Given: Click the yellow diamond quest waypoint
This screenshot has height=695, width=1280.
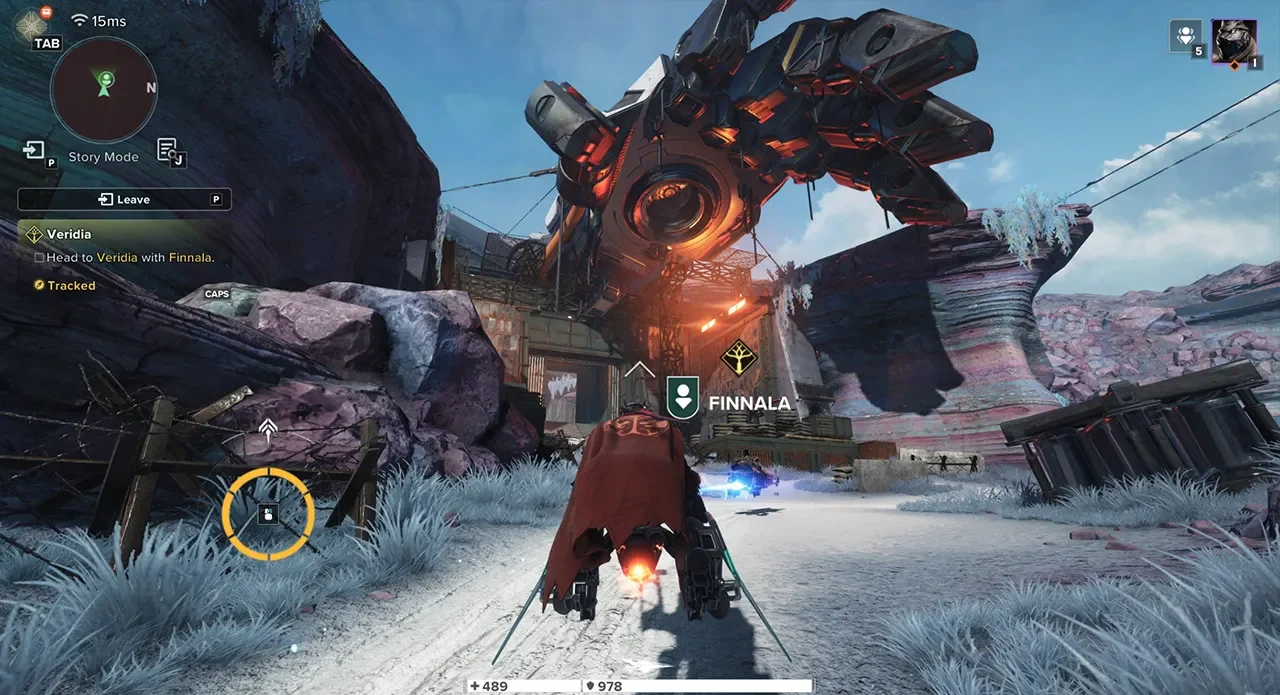Looking at the screenshot, I should pyautogui.click(x=738, y=357).
